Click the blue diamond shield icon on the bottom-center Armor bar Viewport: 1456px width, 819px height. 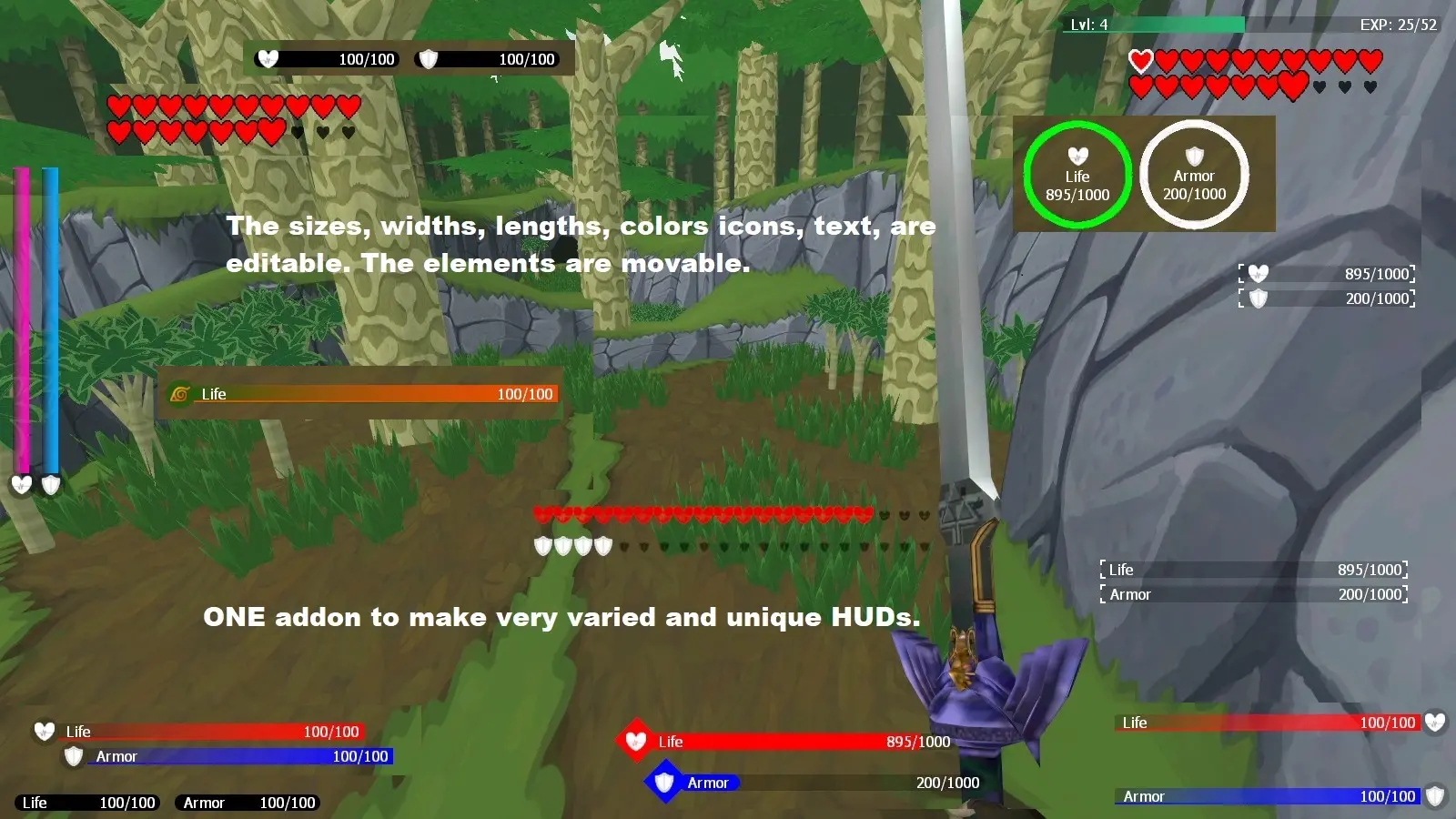664,782
